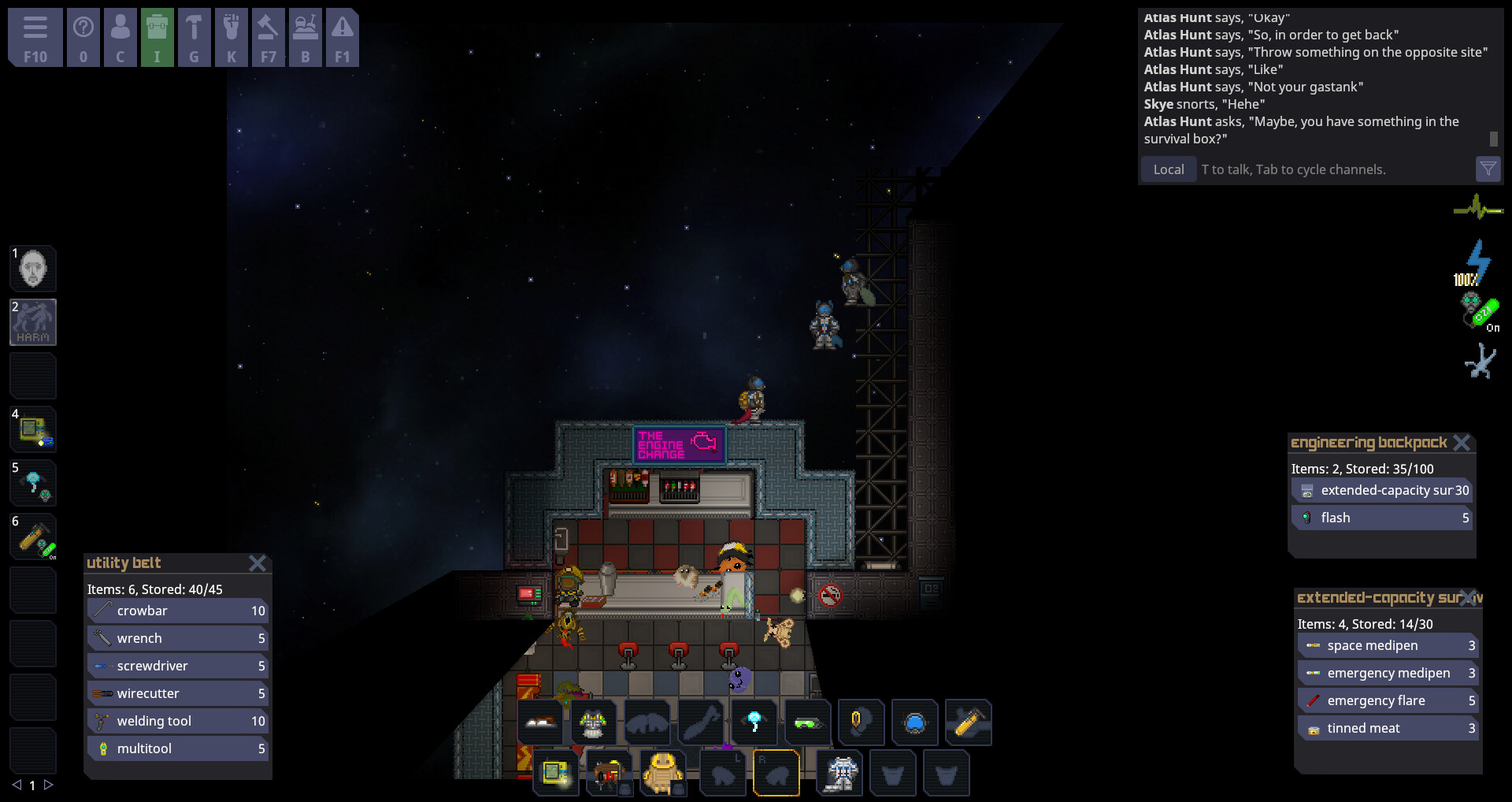The width and height of the screenshot is (1512, 802).
Task: Close the utility belt window
Action: (x=258, y=563)
